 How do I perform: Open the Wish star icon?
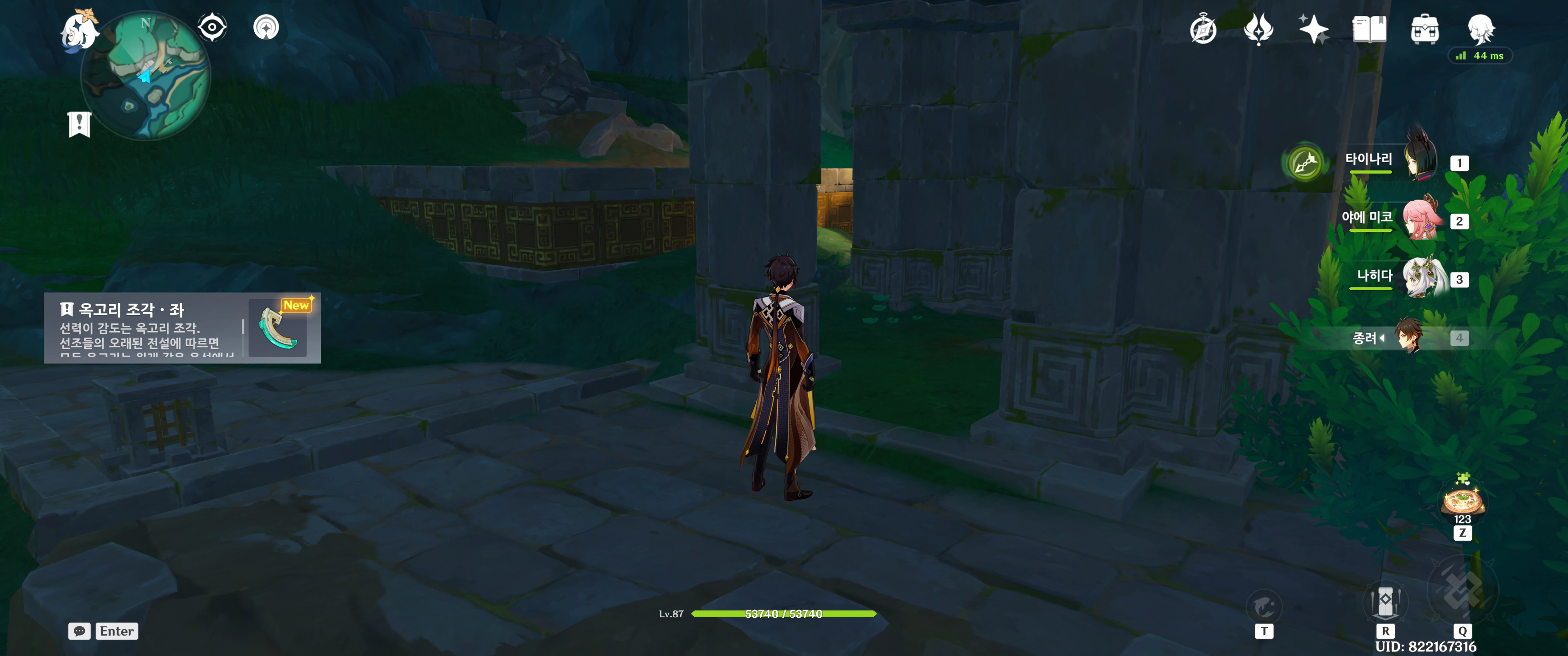point(1313,29)
